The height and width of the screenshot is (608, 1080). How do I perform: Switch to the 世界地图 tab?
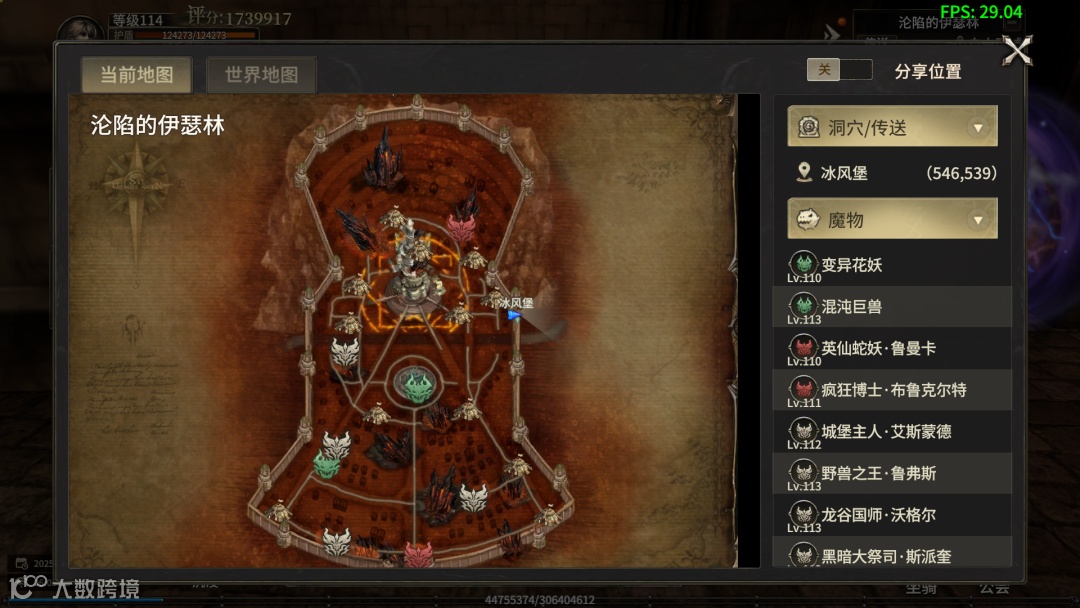point(261,75)
